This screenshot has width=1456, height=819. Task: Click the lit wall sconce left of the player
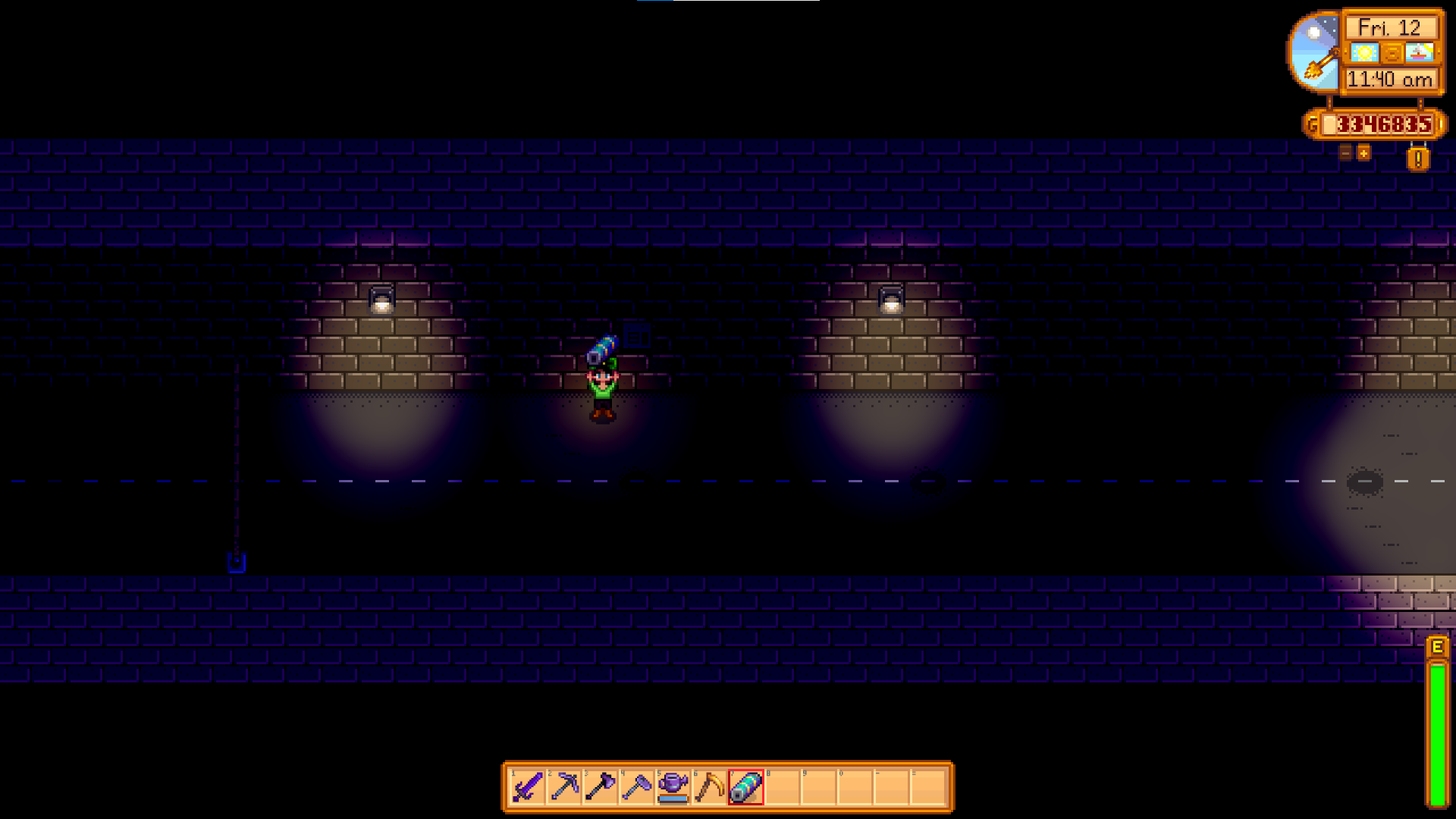381,300
